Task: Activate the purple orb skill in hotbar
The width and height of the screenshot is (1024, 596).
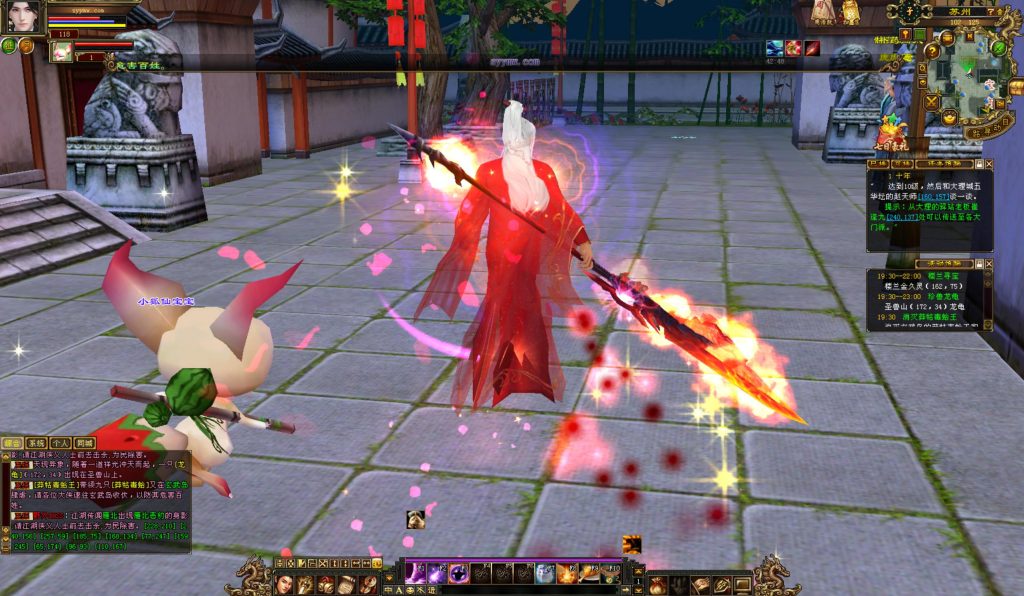Action: tap(458, 573)
